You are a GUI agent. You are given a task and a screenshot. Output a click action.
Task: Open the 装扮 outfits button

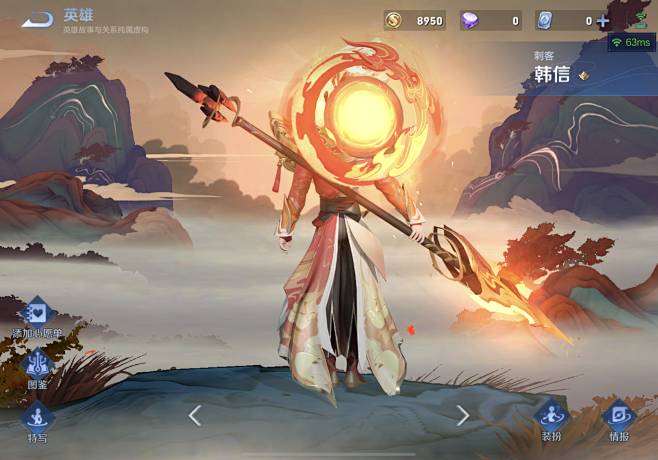point(551,418)
